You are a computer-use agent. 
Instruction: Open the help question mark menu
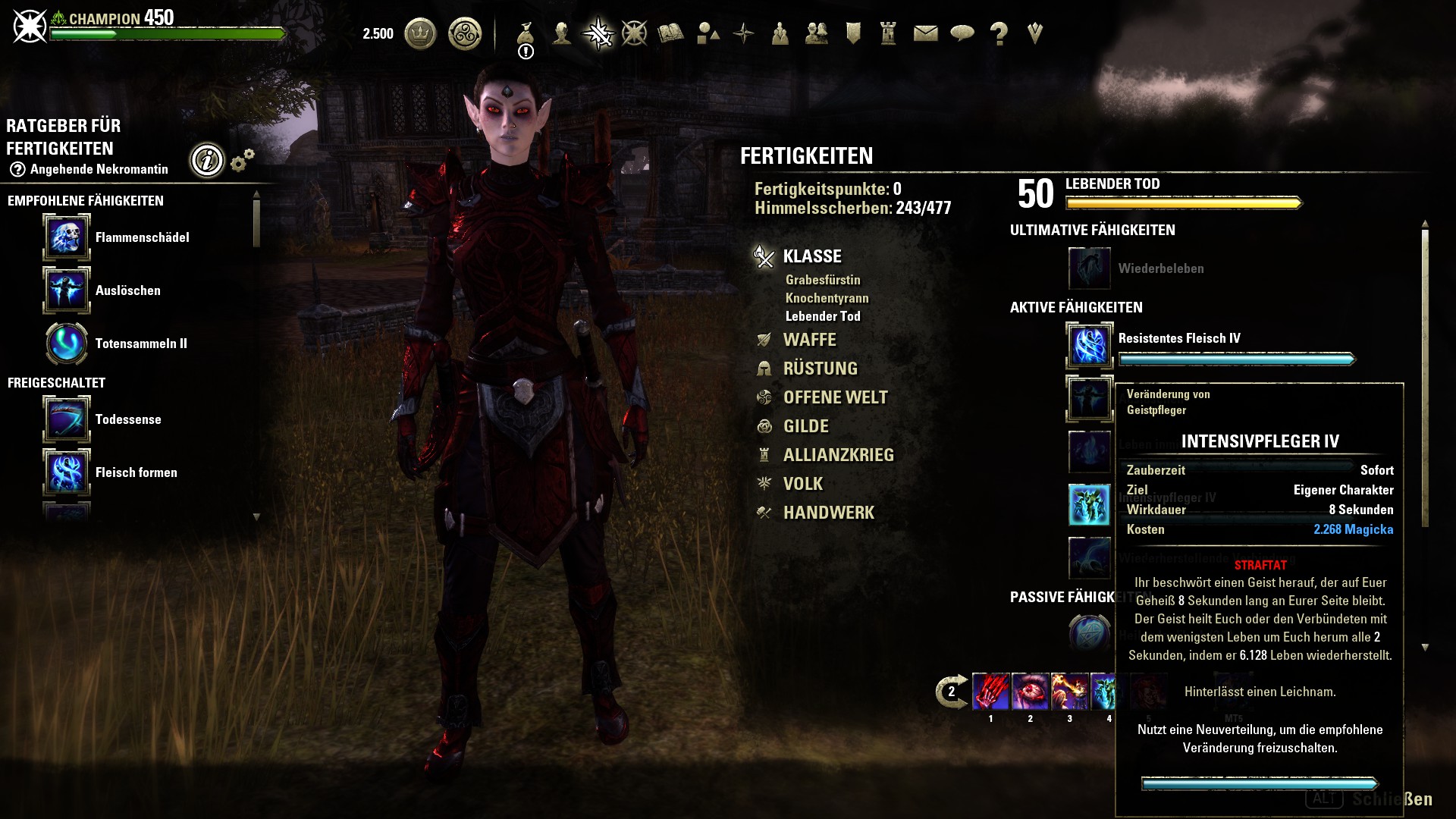pyautogui.click(x=999, y=33)
